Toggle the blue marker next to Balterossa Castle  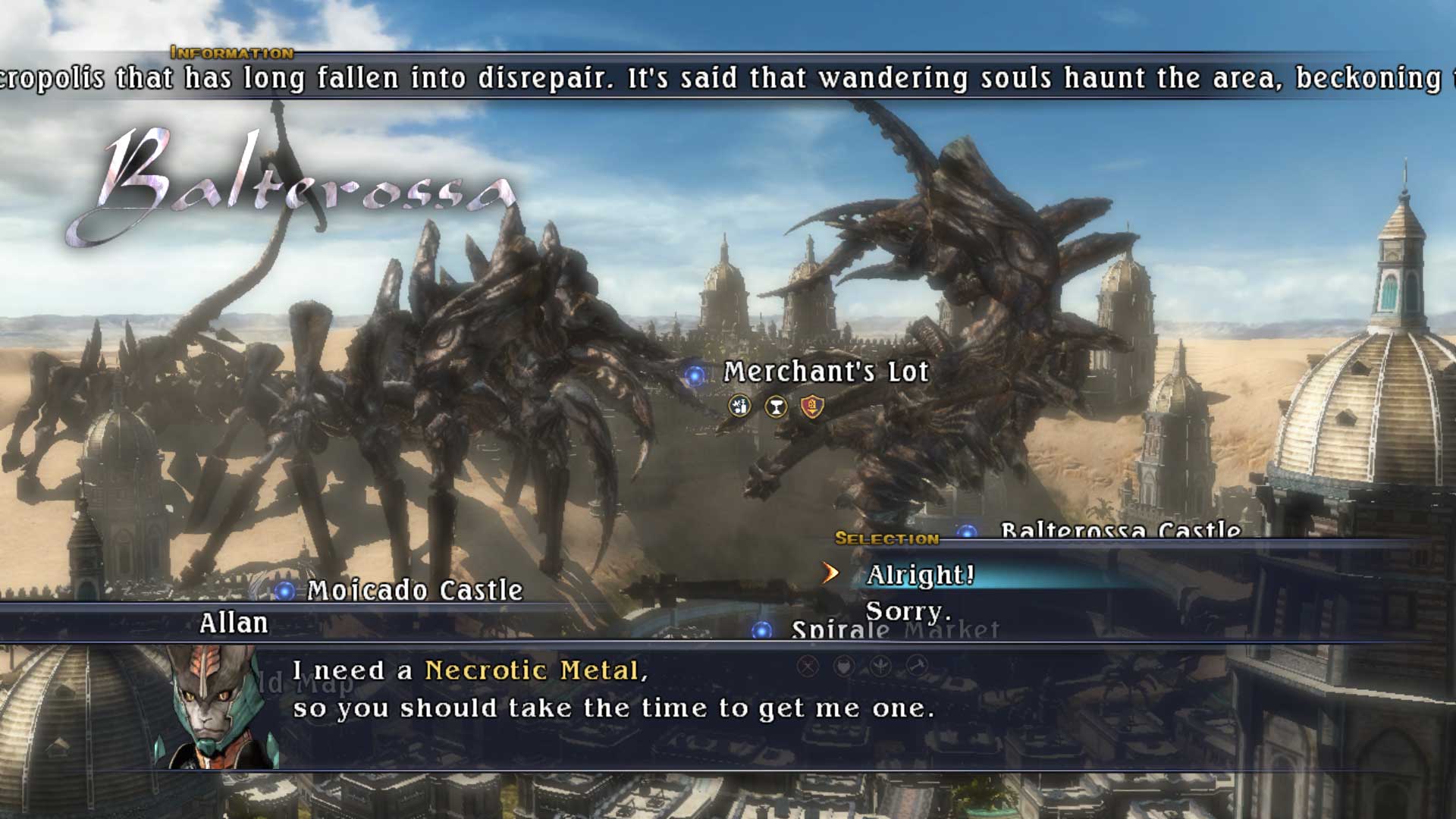point(968,532)
